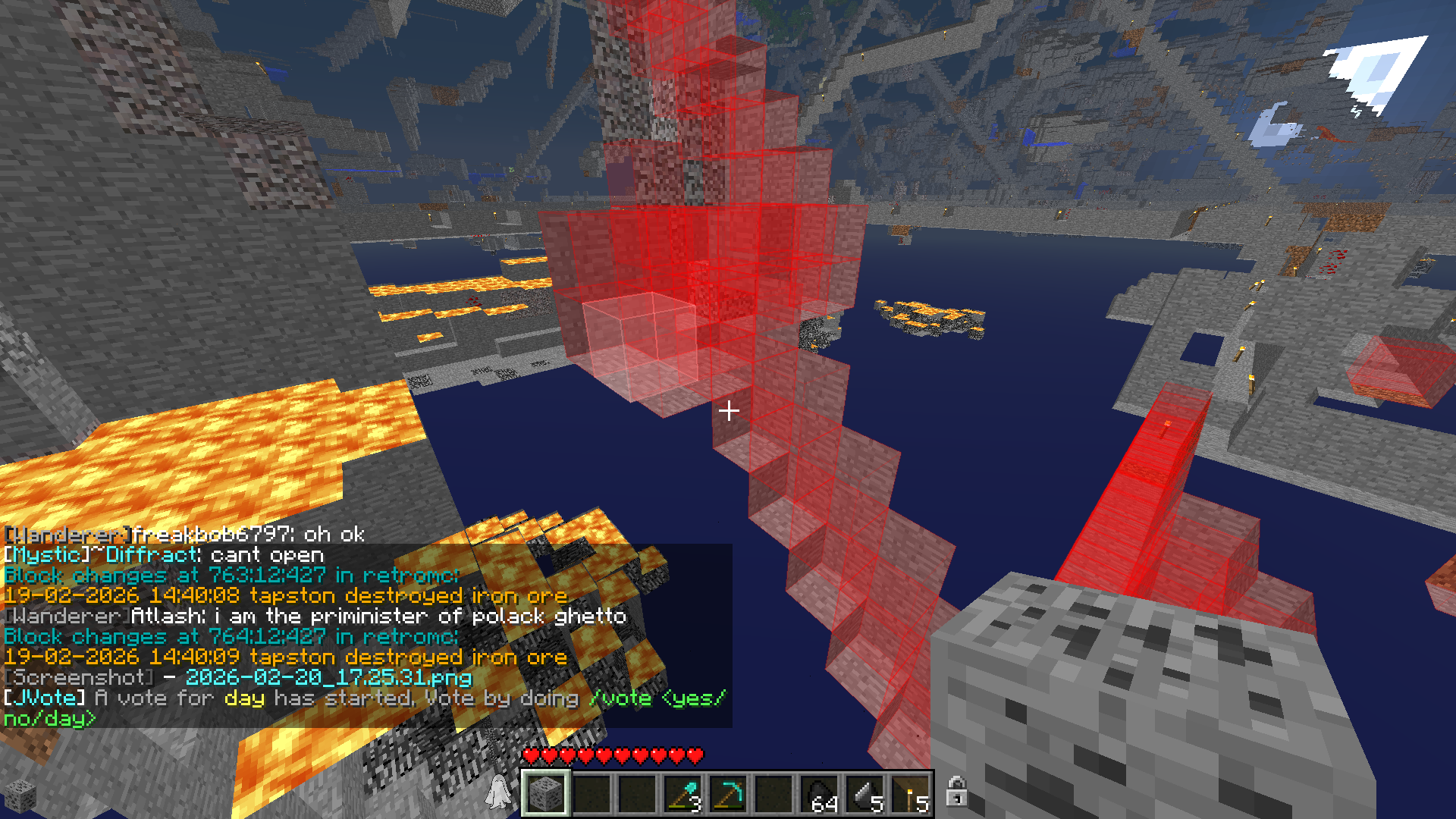Select the torch hotbar slot
The height and width of the screenshot is (819, 1456).
pos(911,794)
